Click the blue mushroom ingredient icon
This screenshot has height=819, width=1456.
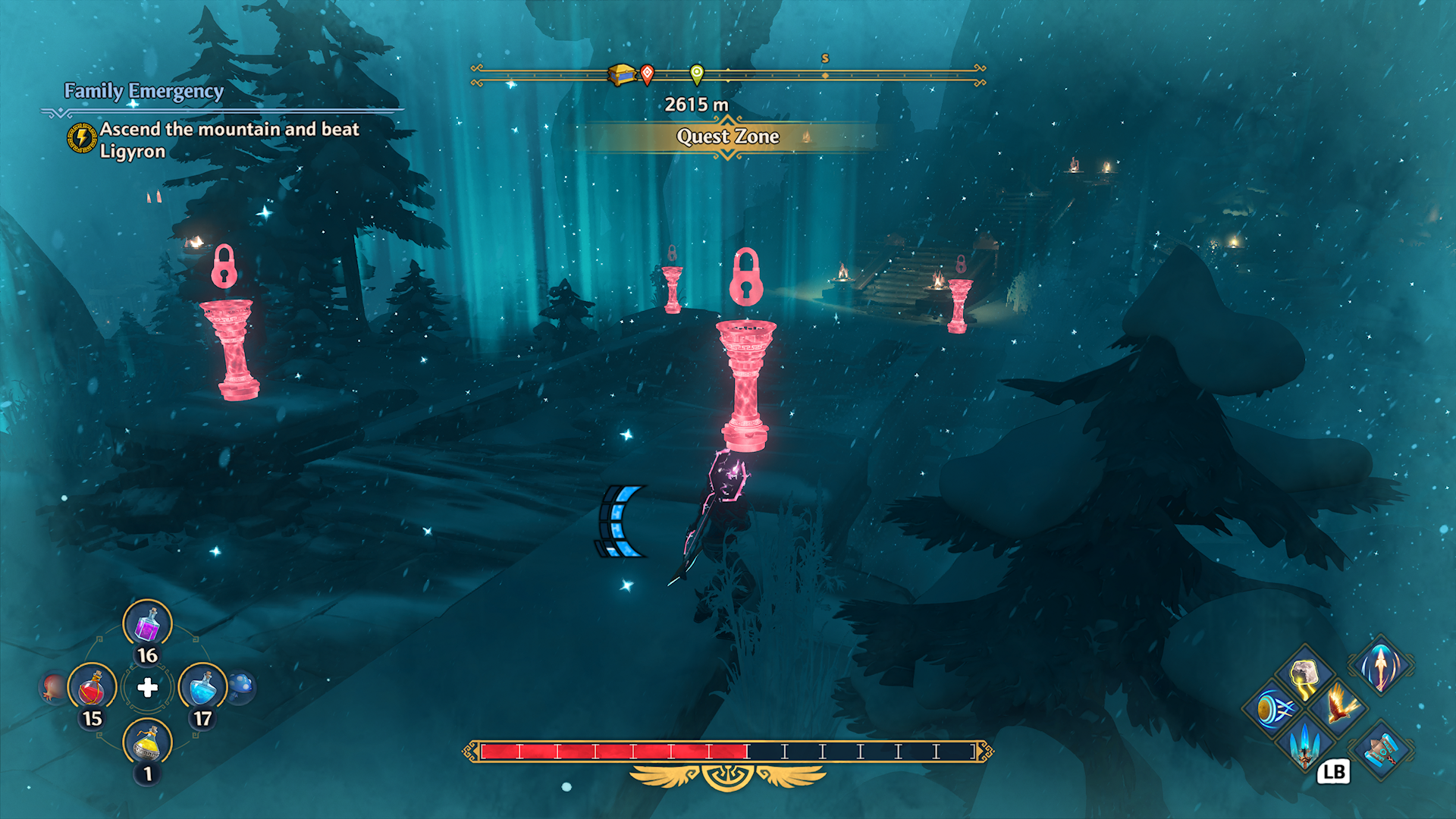click(x=242, y=686)
